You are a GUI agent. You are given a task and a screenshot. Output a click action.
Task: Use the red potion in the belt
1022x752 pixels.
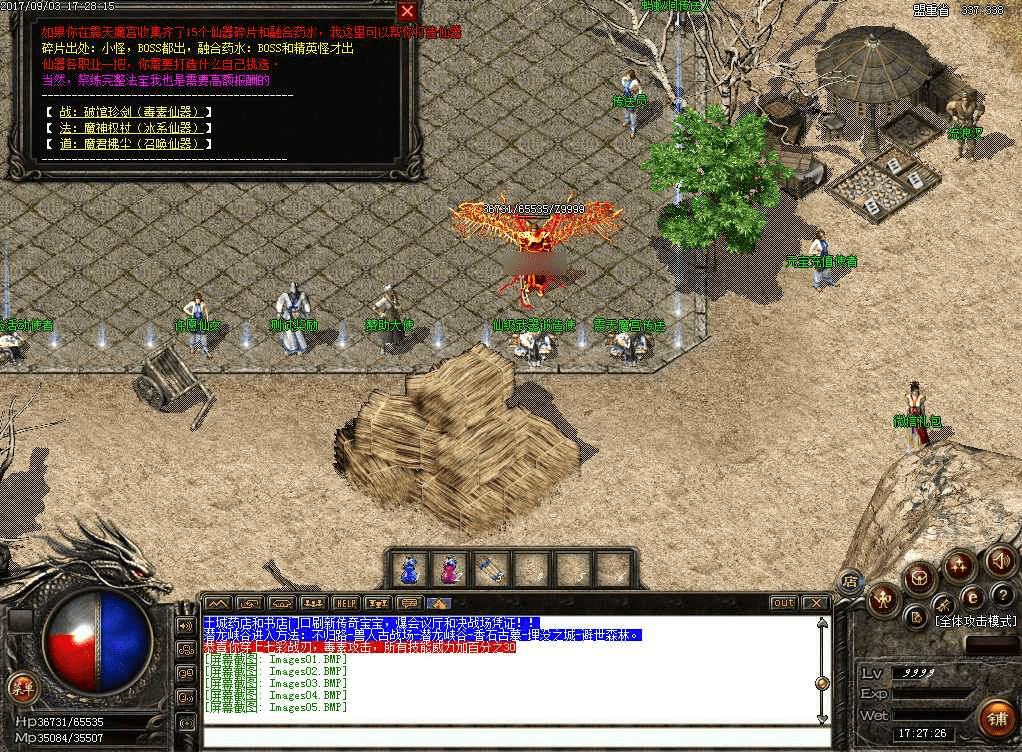(447, 569)
